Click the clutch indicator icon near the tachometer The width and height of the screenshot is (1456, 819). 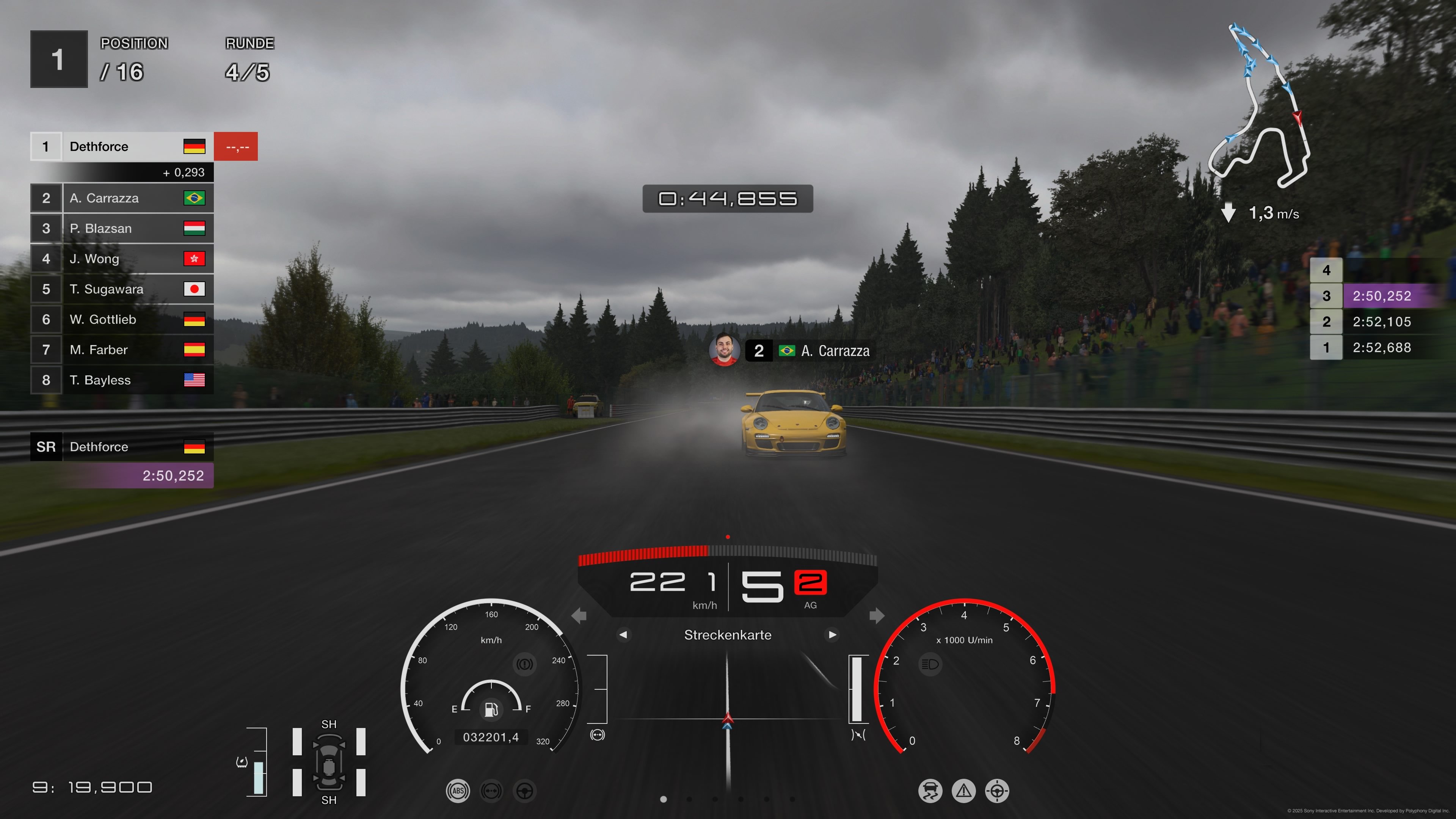858,735
